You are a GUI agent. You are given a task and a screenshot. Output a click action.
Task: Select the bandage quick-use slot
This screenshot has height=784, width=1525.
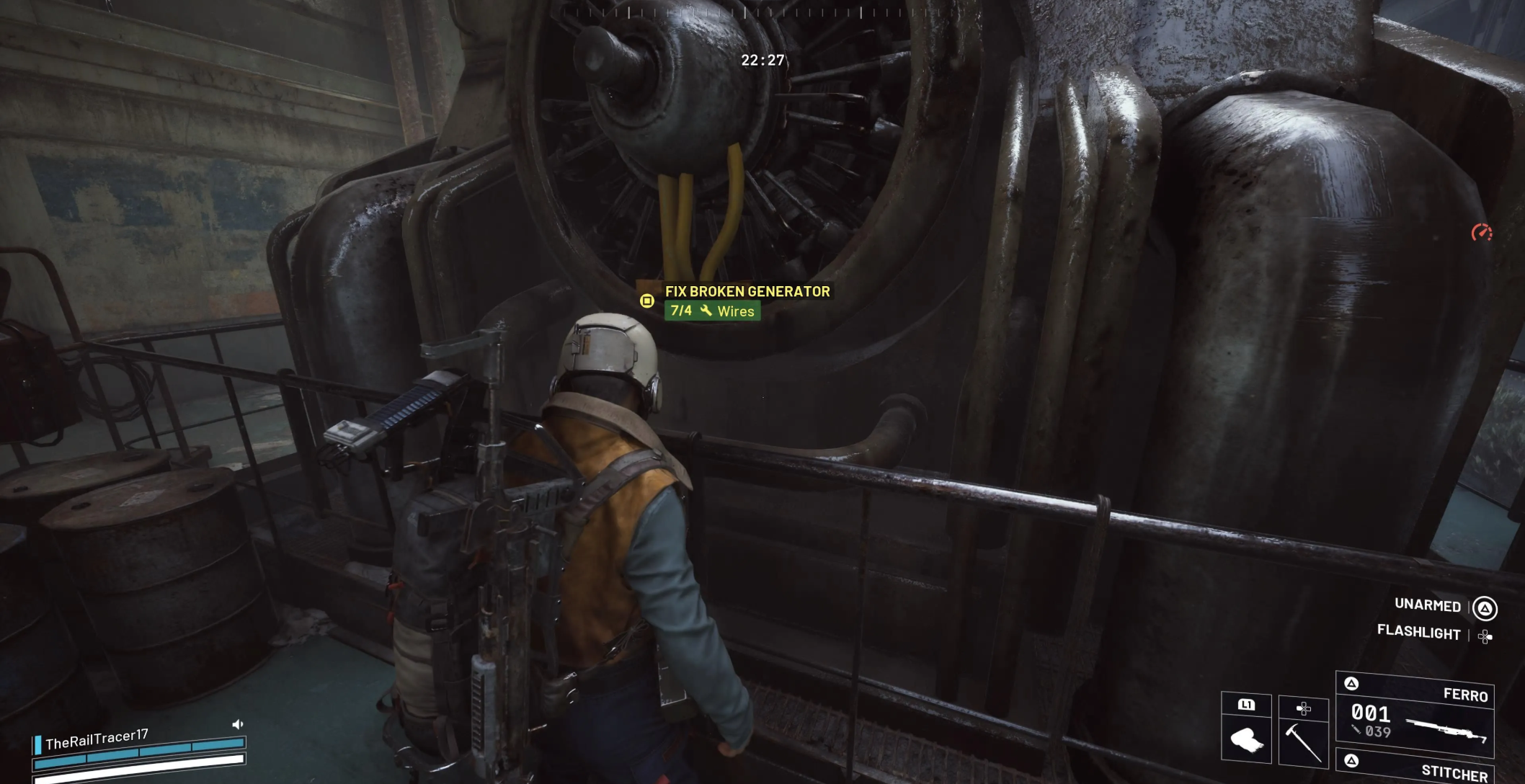pyautogui.click(x=1246, y=728)
